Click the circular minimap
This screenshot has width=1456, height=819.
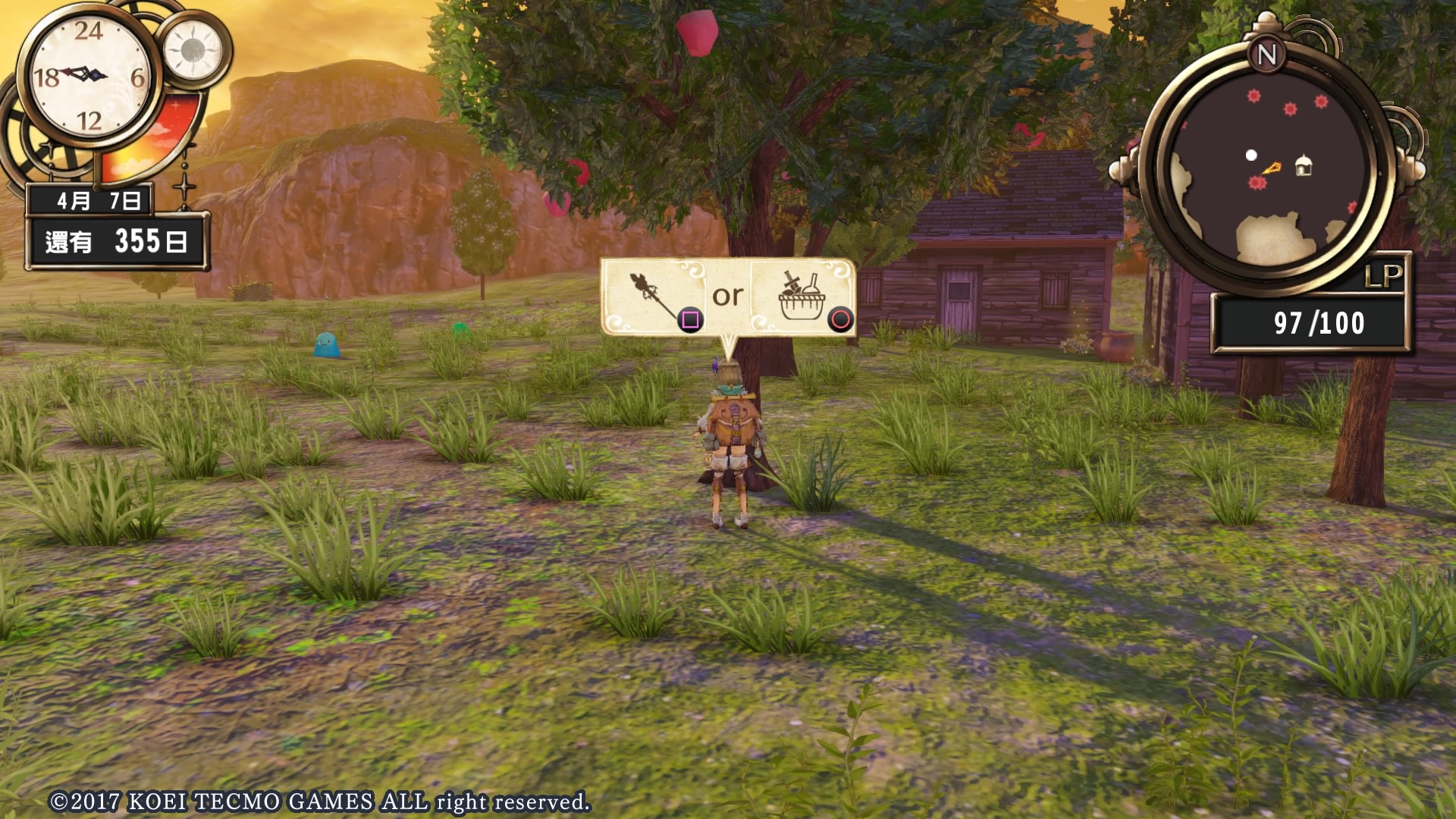1268,169
